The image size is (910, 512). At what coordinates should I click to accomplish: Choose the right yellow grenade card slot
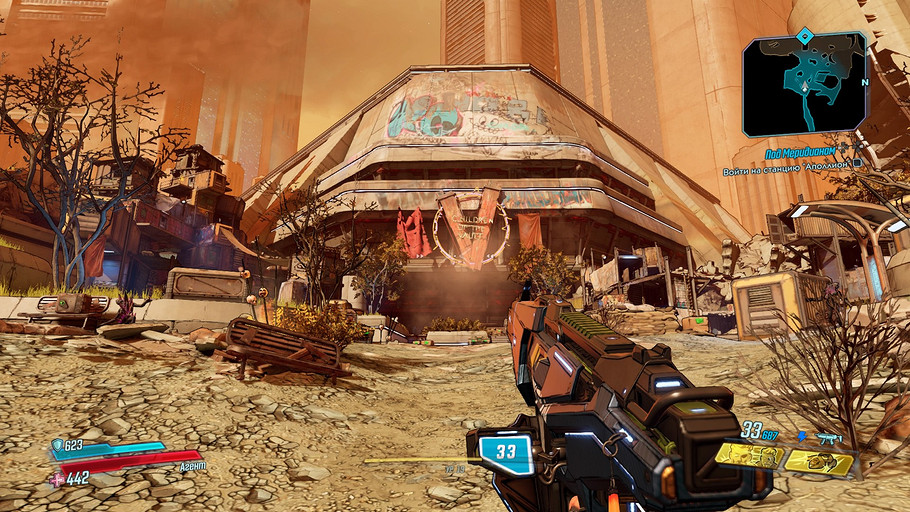coord(819,462)
